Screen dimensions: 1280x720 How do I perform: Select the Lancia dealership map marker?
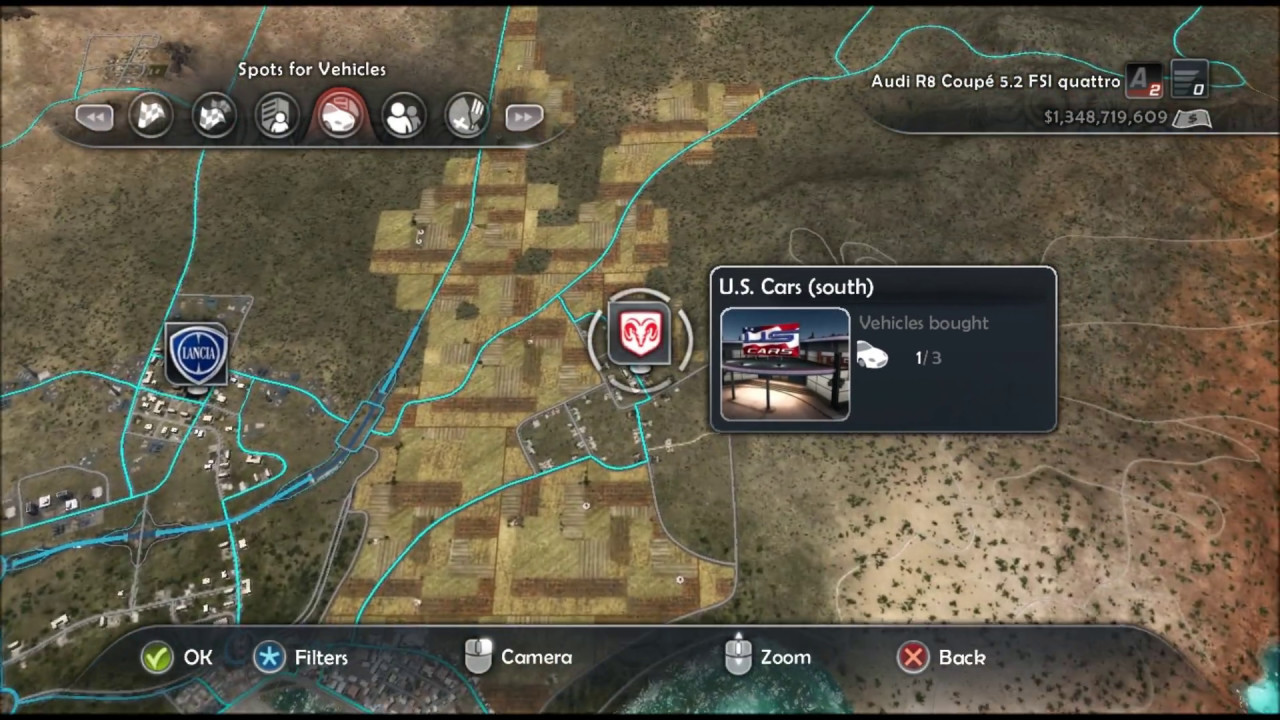197,354
